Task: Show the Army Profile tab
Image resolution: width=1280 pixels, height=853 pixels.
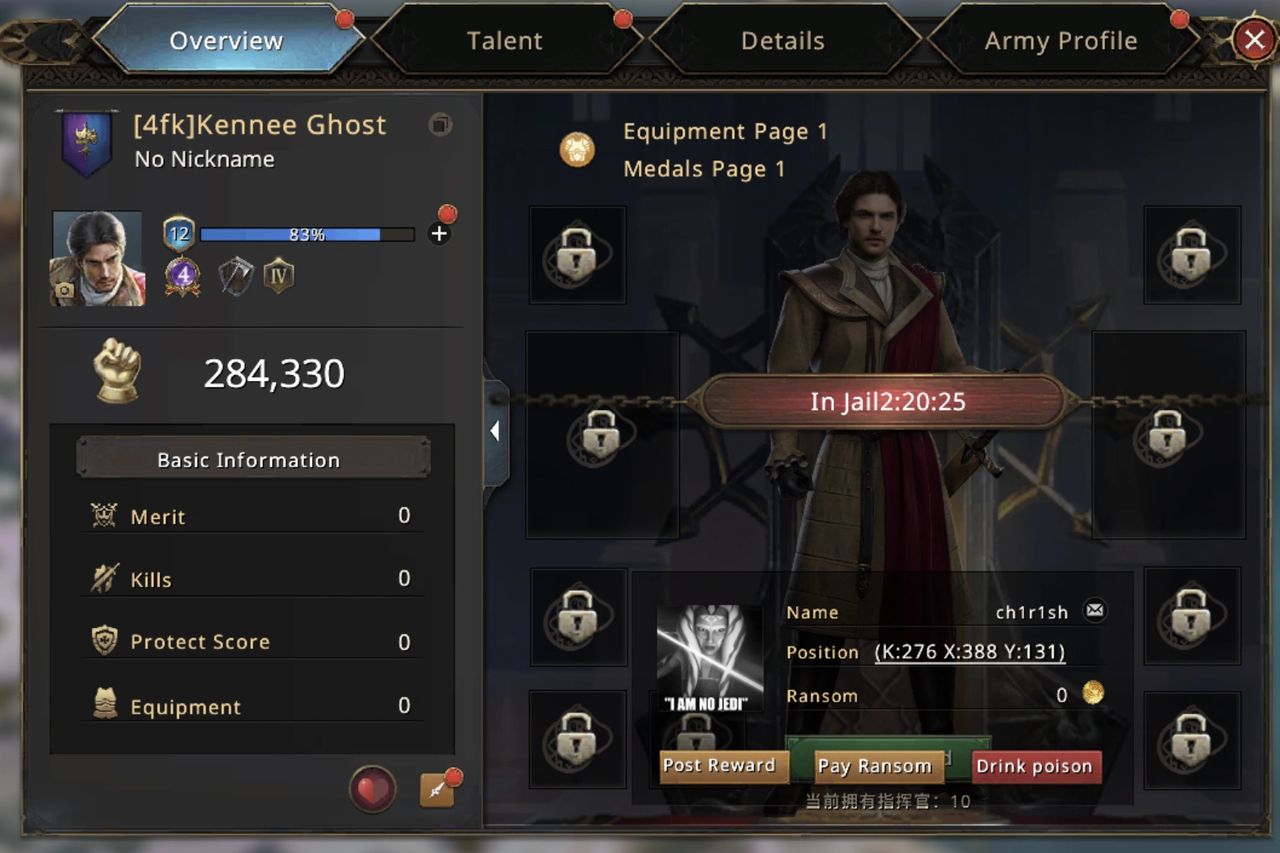Action: click(x=1060, y=41)
